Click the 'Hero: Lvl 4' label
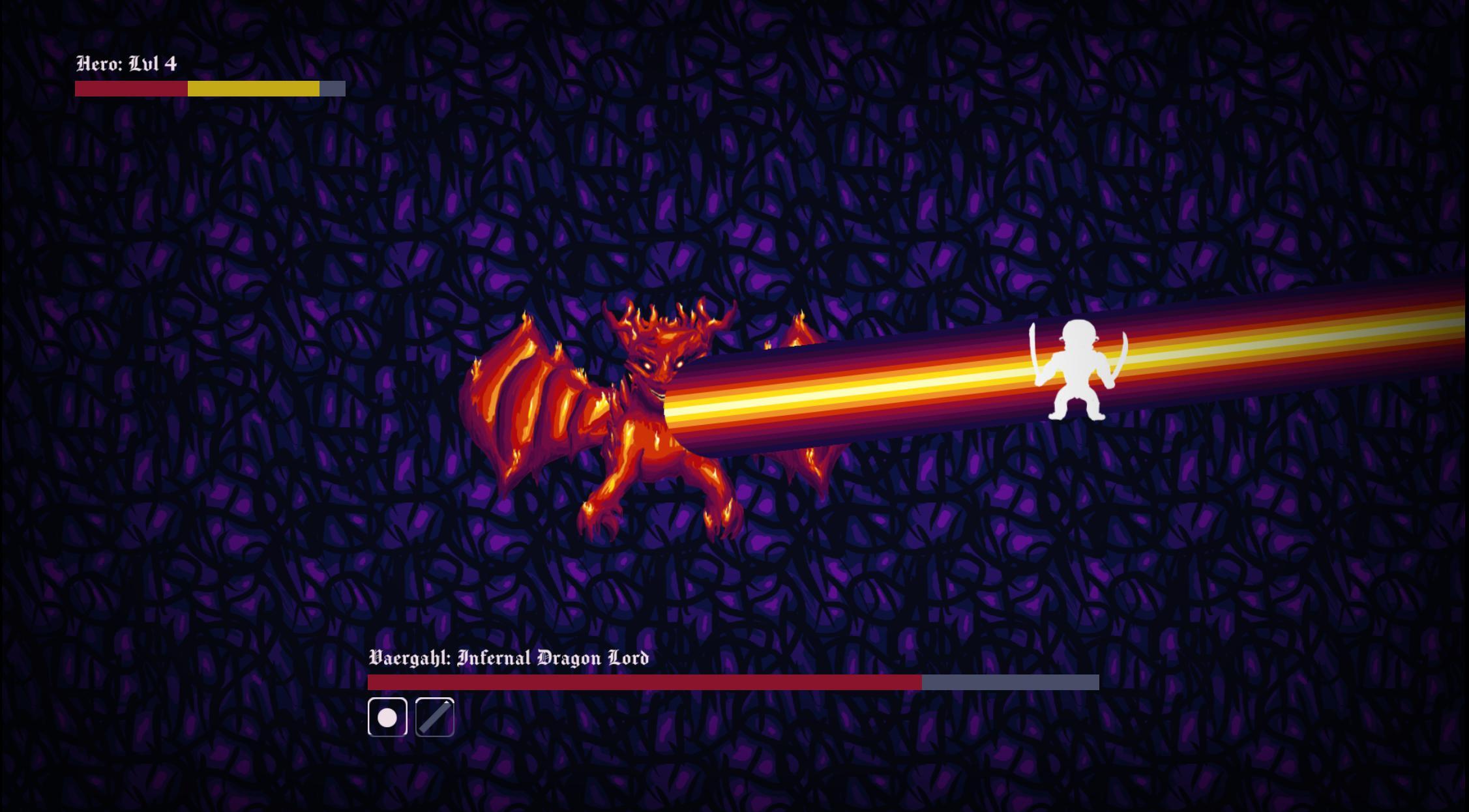Image resolution: width=1469 pixels, height=812 pixels. click(127, 64)
